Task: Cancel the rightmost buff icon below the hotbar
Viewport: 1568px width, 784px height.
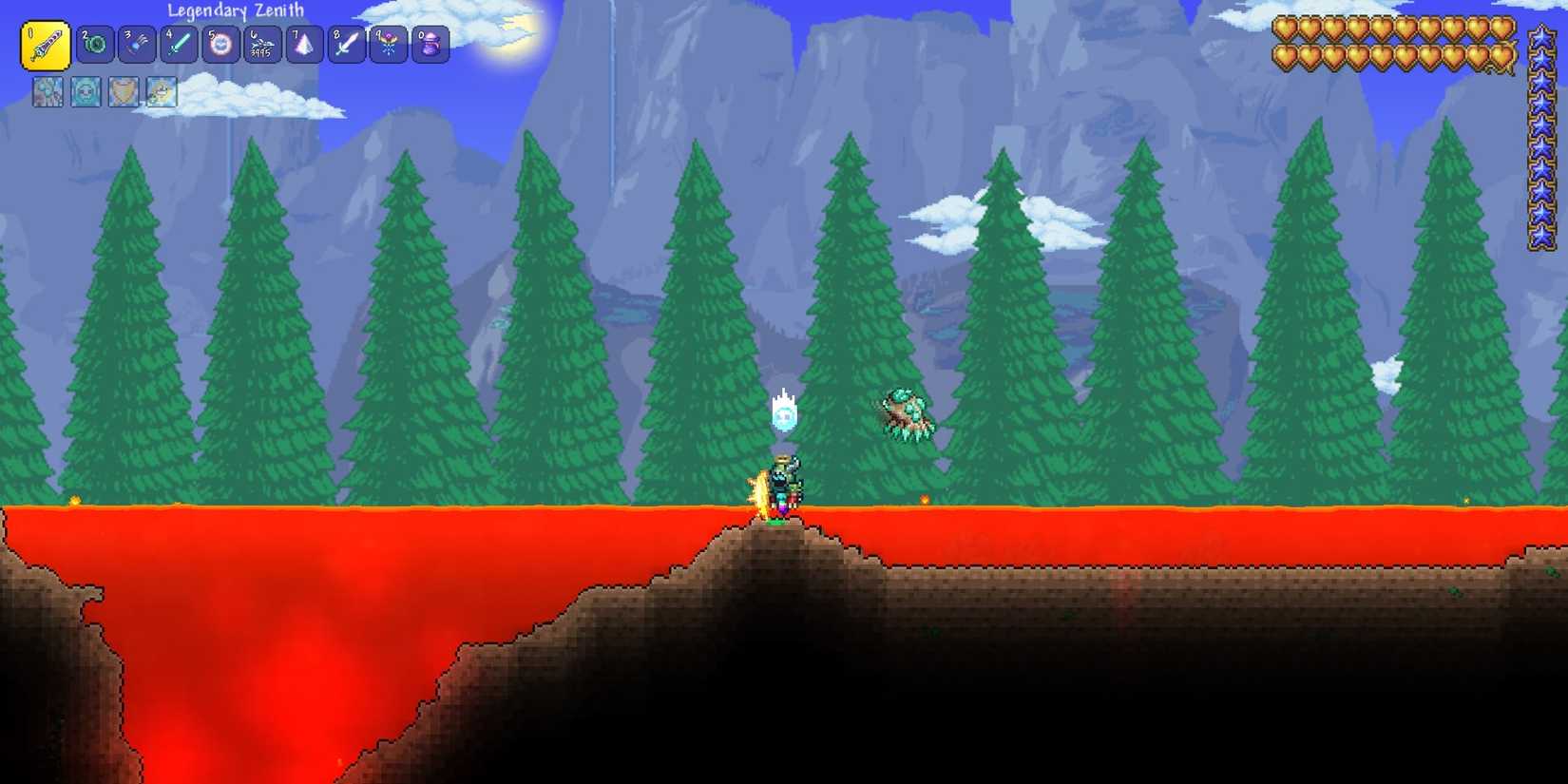Action: [x=160, y=91]
